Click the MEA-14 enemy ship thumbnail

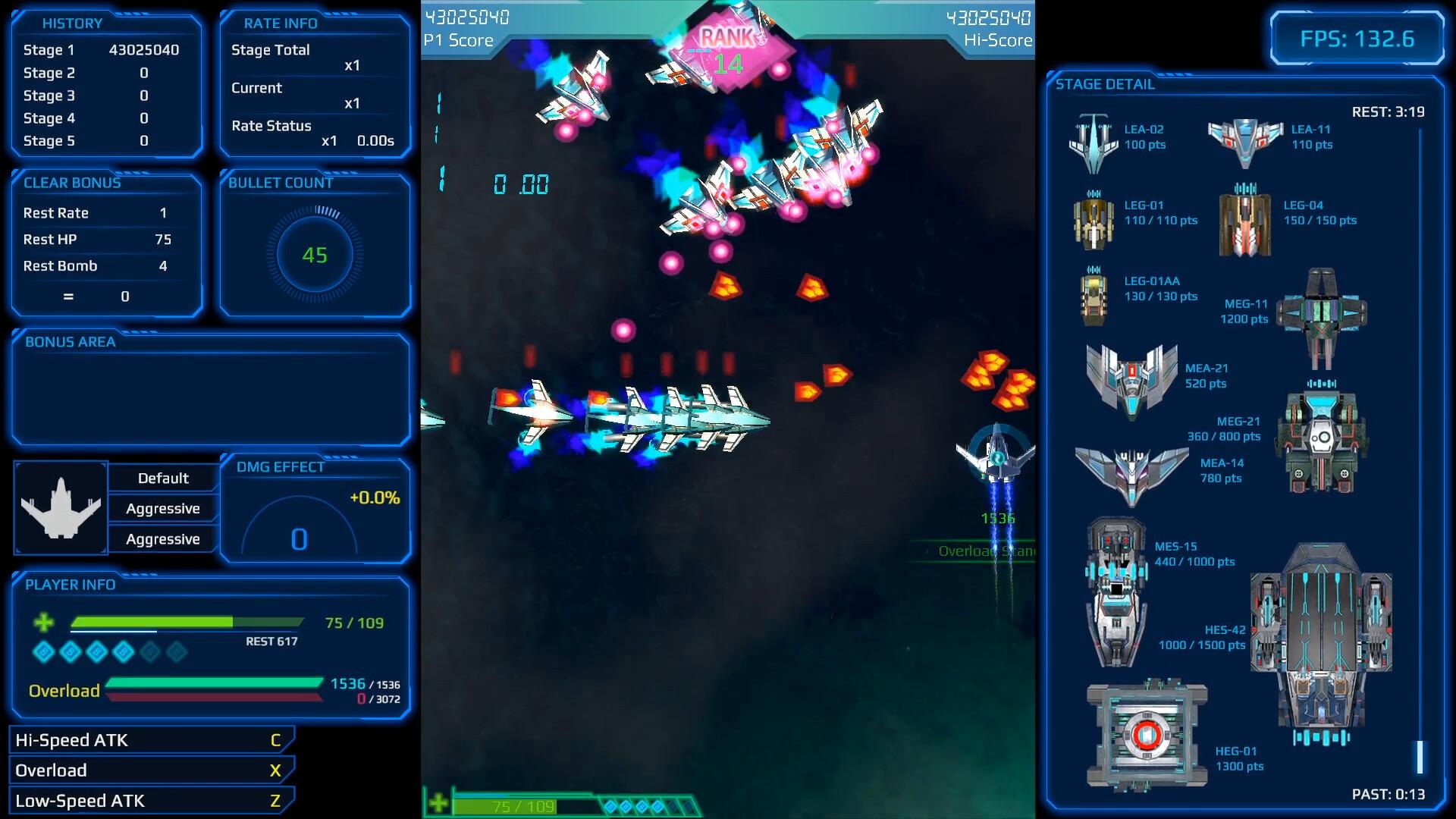1131,475
